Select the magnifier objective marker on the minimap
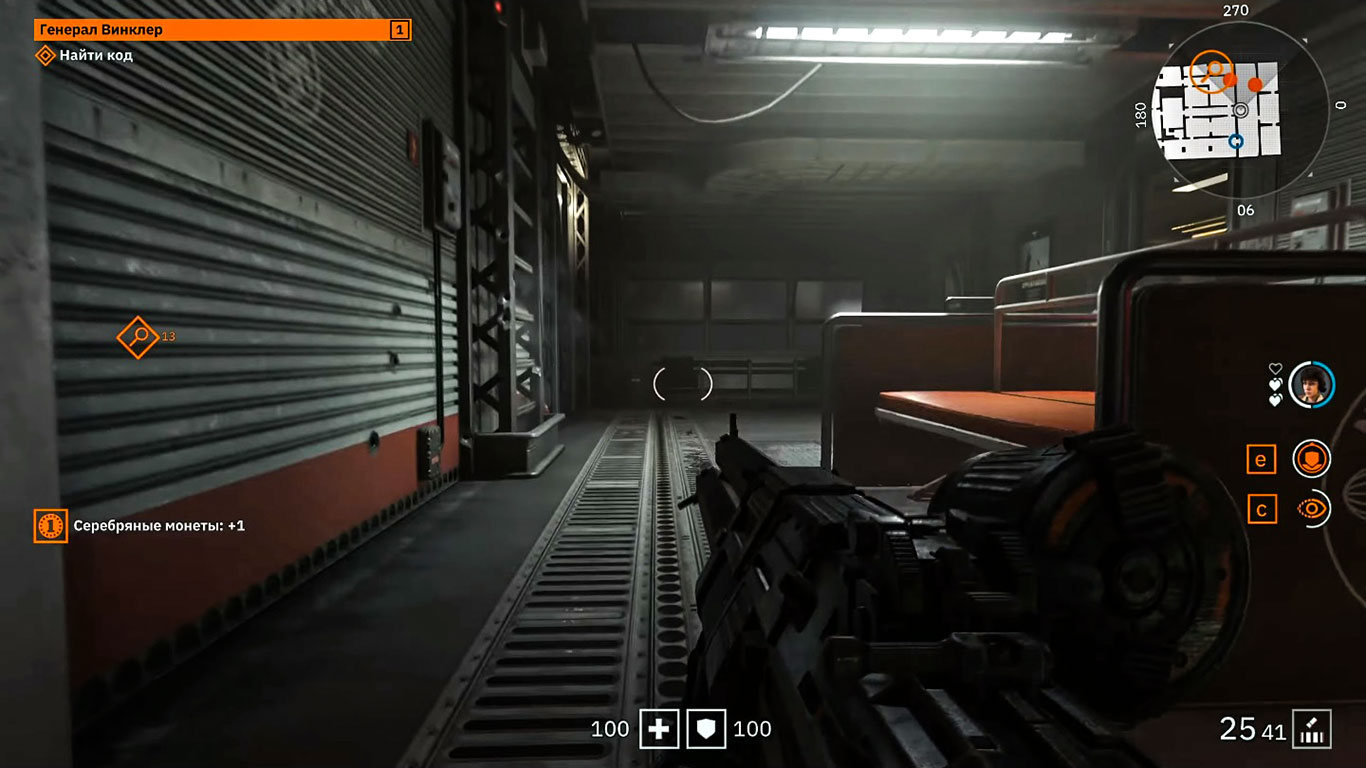Image resolution: width=1366 pixels, height=768 pixels. tap(1214, 68)
